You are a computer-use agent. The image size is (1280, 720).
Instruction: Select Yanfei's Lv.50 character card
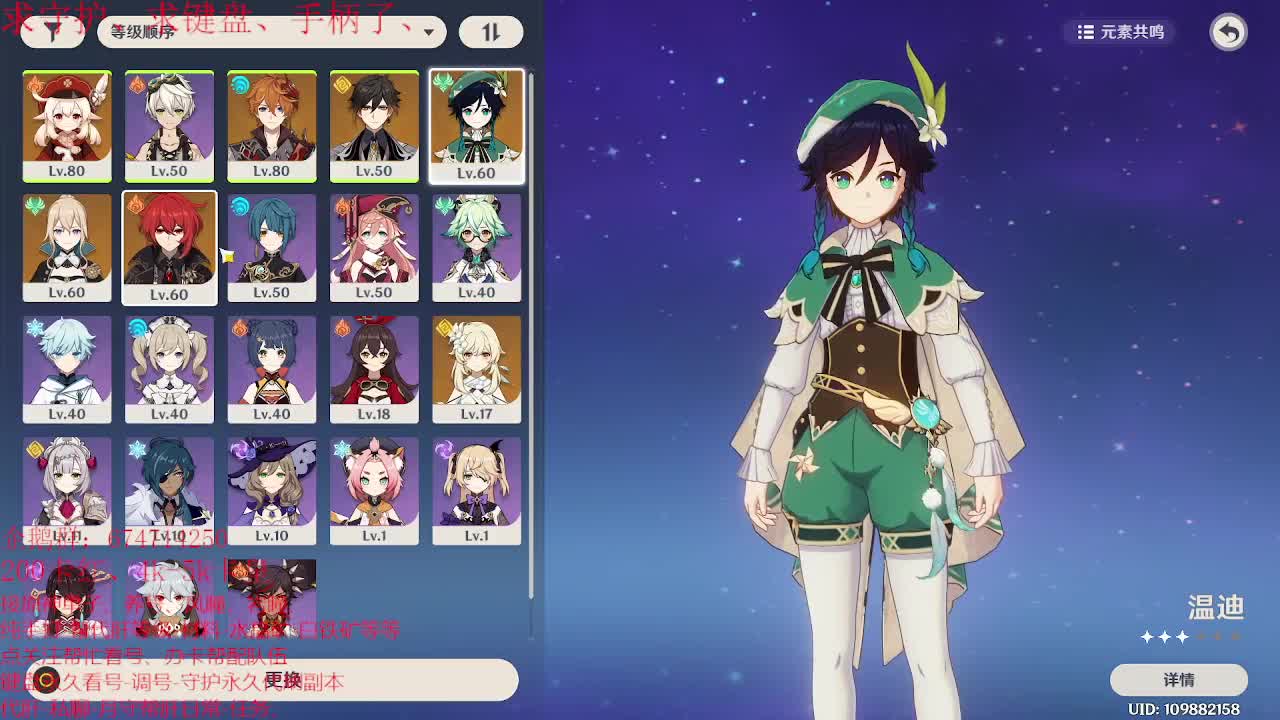(374, 247)
